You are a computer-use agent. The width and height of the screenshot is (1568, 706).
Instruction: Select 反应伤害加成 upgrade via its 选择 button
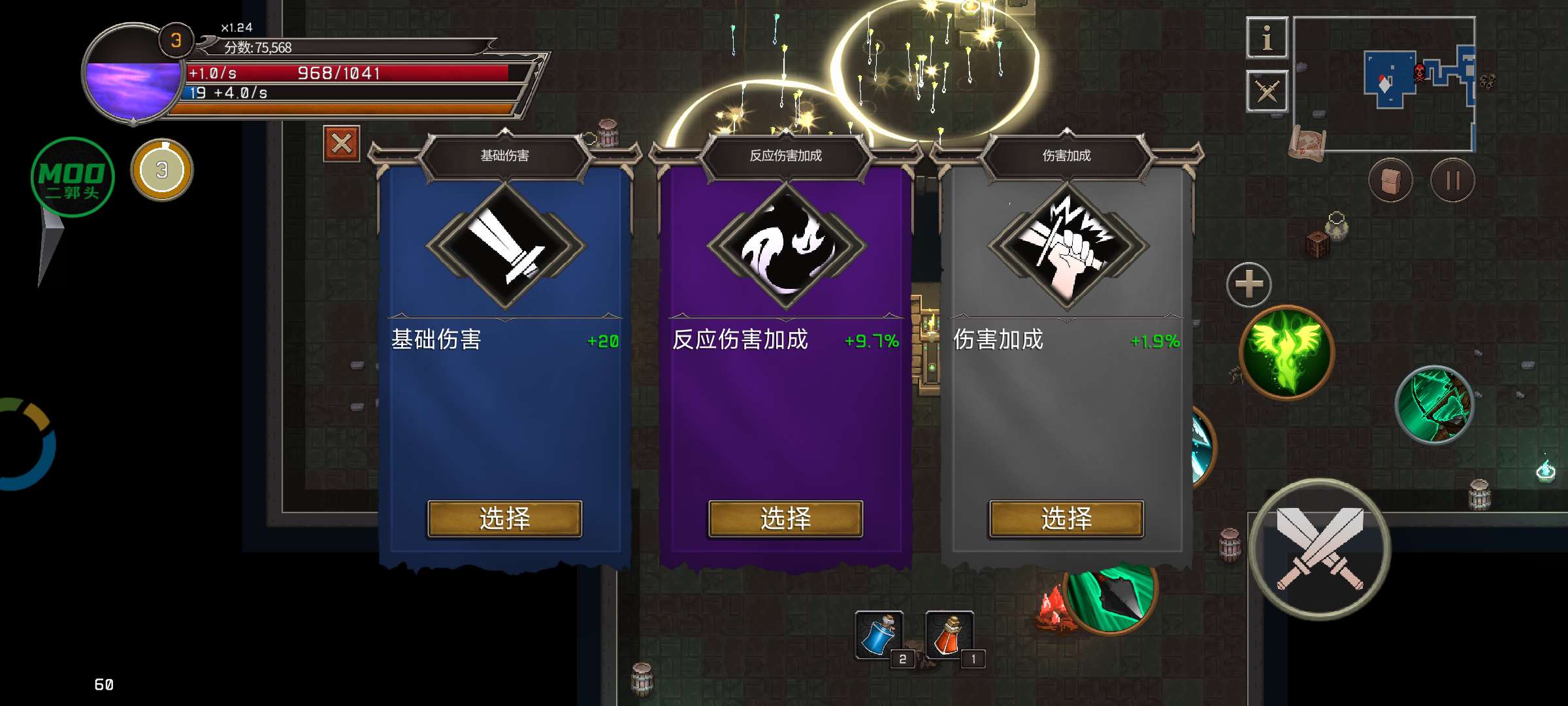(x=785, y=518)
